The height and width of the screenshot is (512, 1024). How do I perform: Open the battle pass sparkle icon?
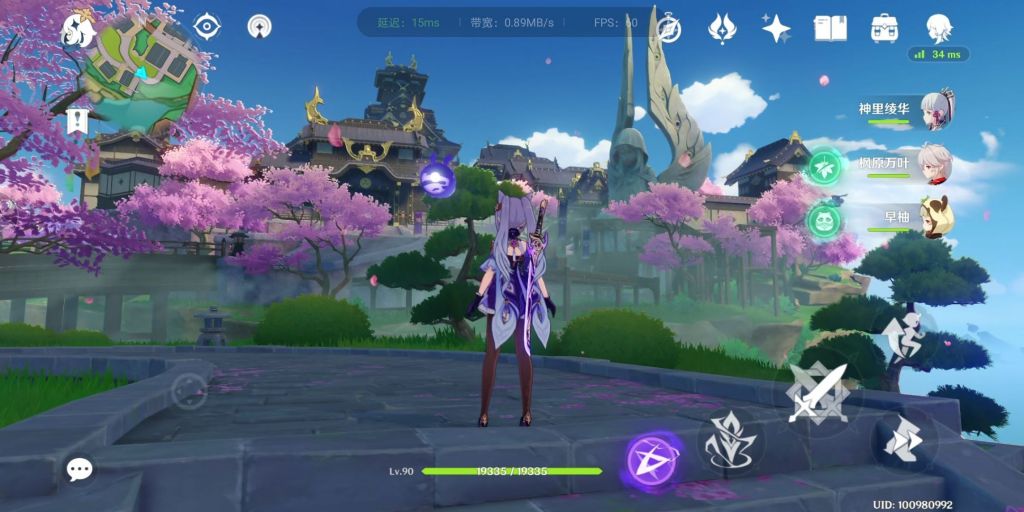pos(259,27)
